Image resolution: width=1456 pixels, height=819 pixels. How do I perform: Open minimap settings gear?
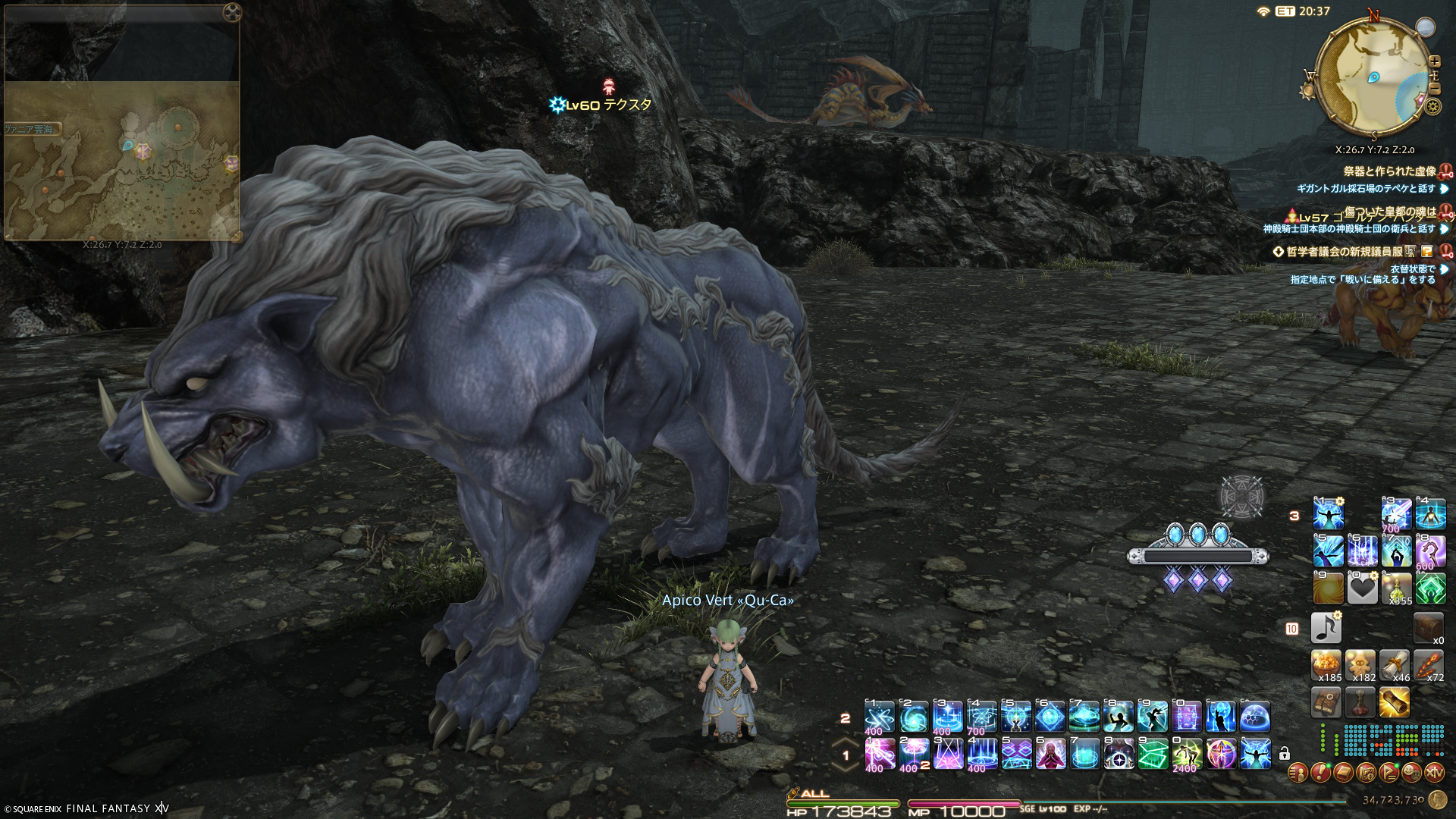click(x=1432, y=107)
